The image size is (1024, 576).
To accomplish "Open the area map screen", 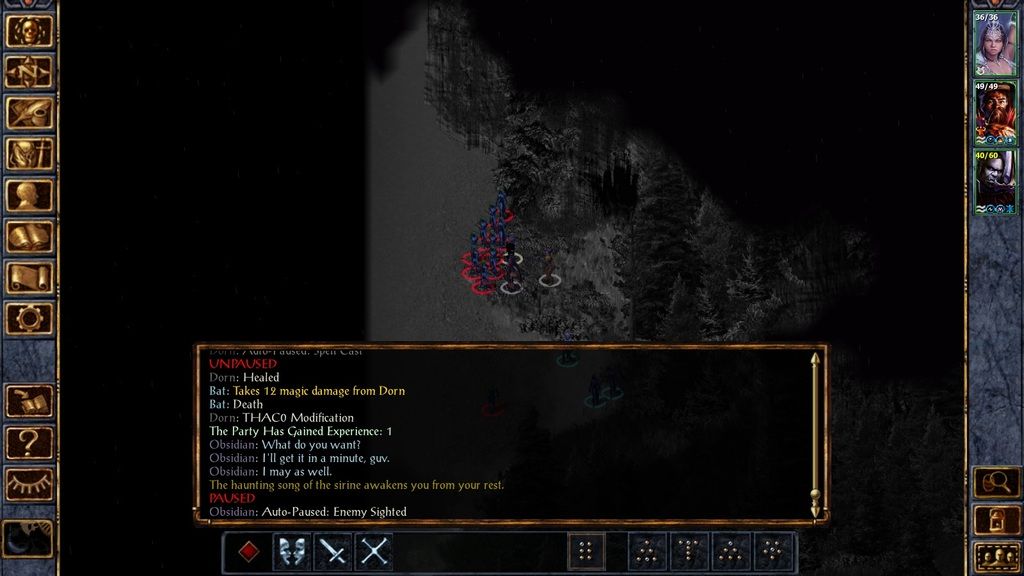I will 29,71.
